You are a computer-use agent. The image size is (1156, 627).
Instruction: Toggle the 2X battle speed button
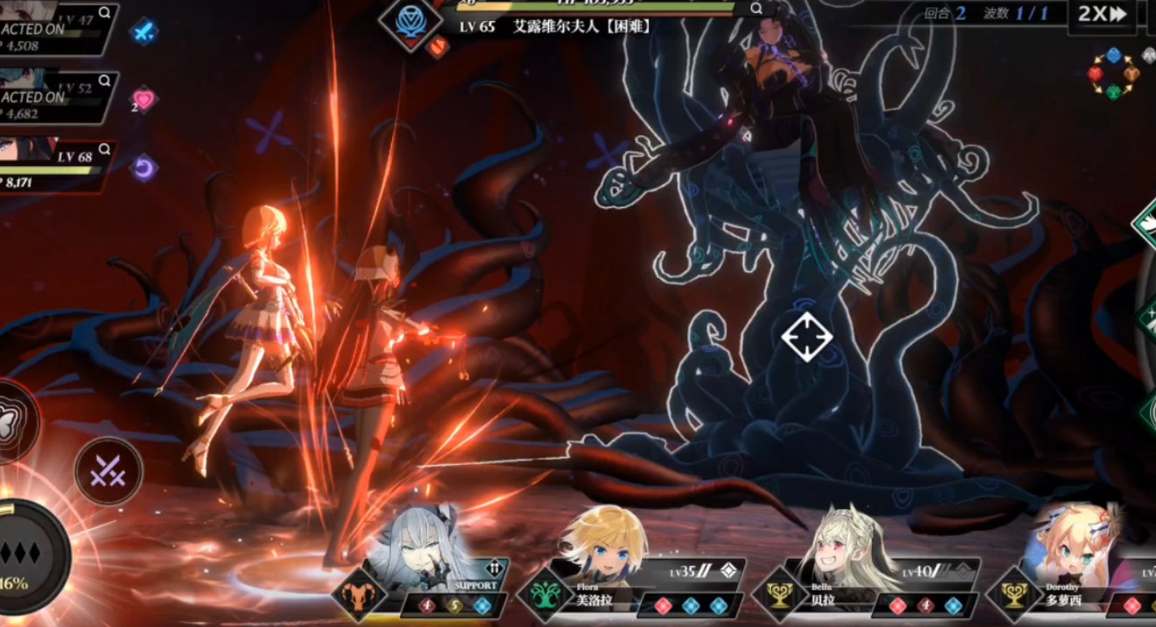click(1102, 14)
